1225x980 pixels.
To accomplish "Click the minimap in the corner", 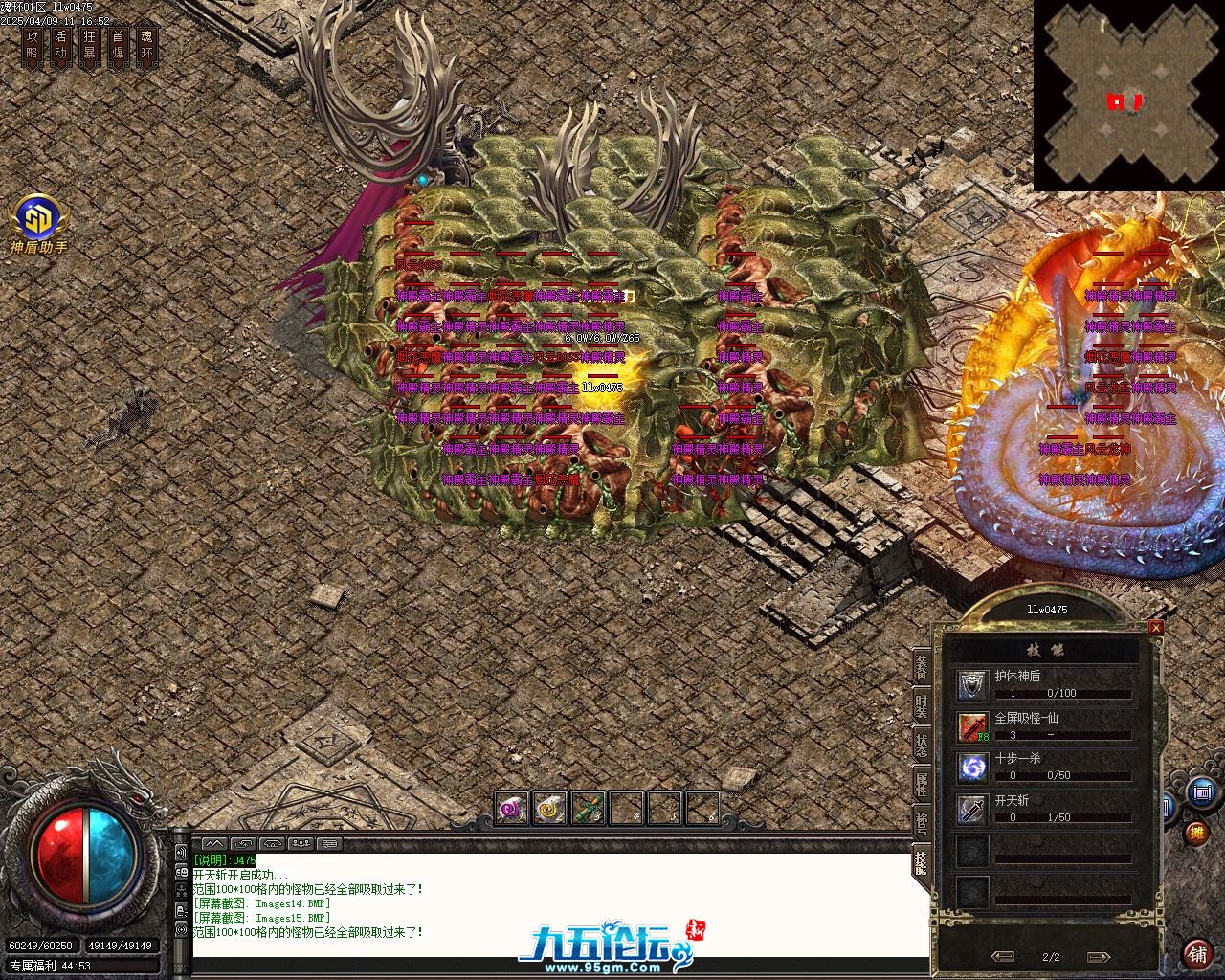I will click(x=1128, y=97).
